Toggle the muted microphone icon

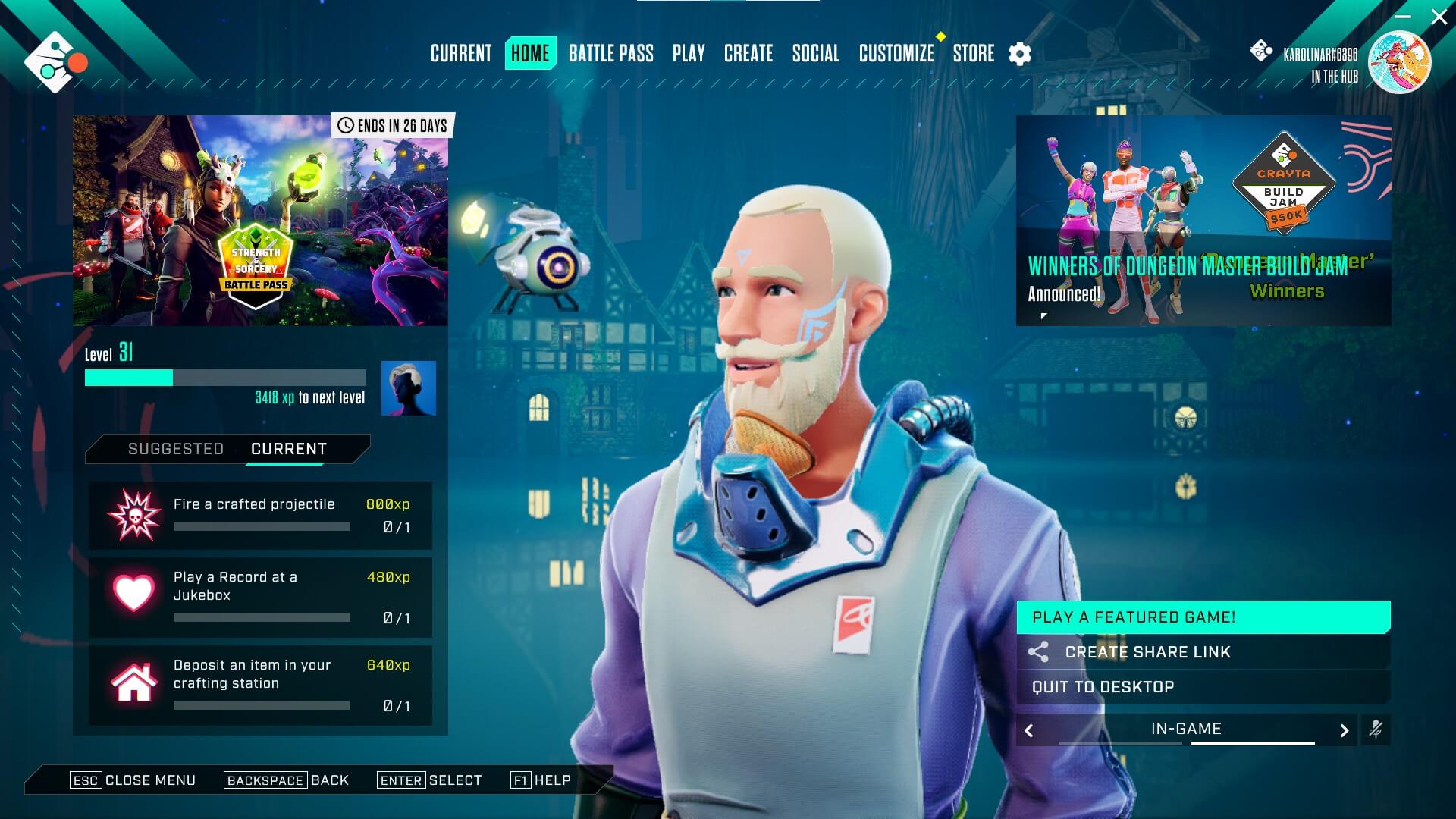click(1376, 730)
